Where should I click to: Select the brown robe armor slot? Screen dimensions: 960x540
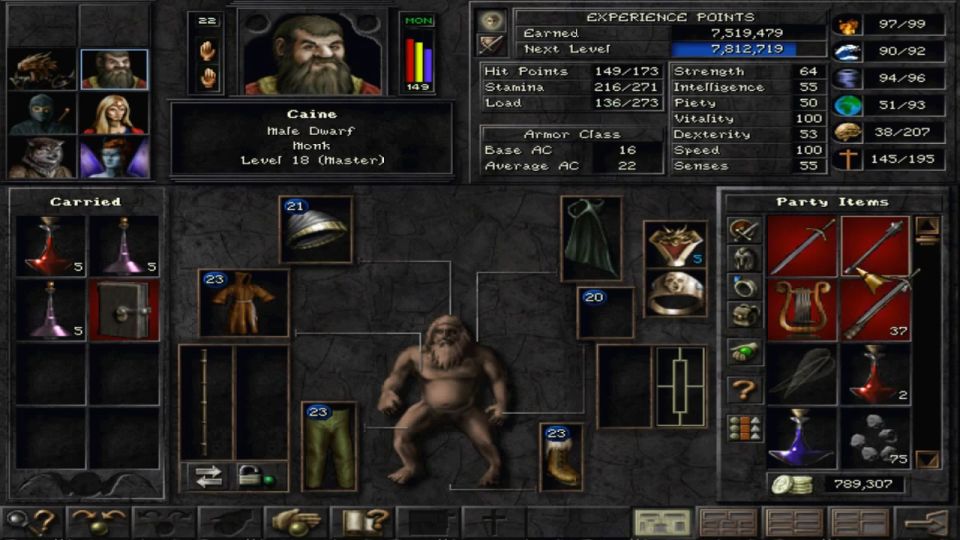click(x=244, y=302)
